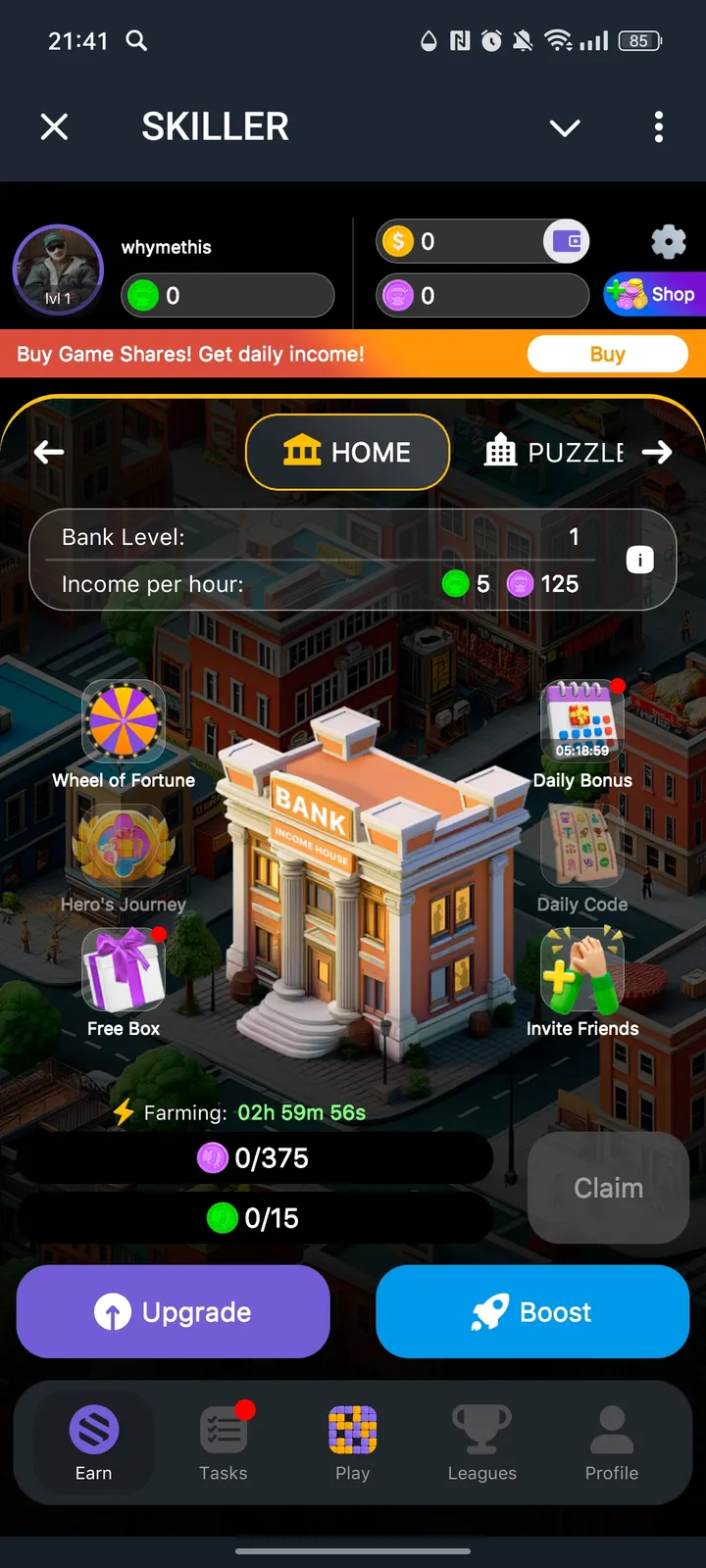Upgrade the bank
The image size is (706, 1568).
(174, 1311)
